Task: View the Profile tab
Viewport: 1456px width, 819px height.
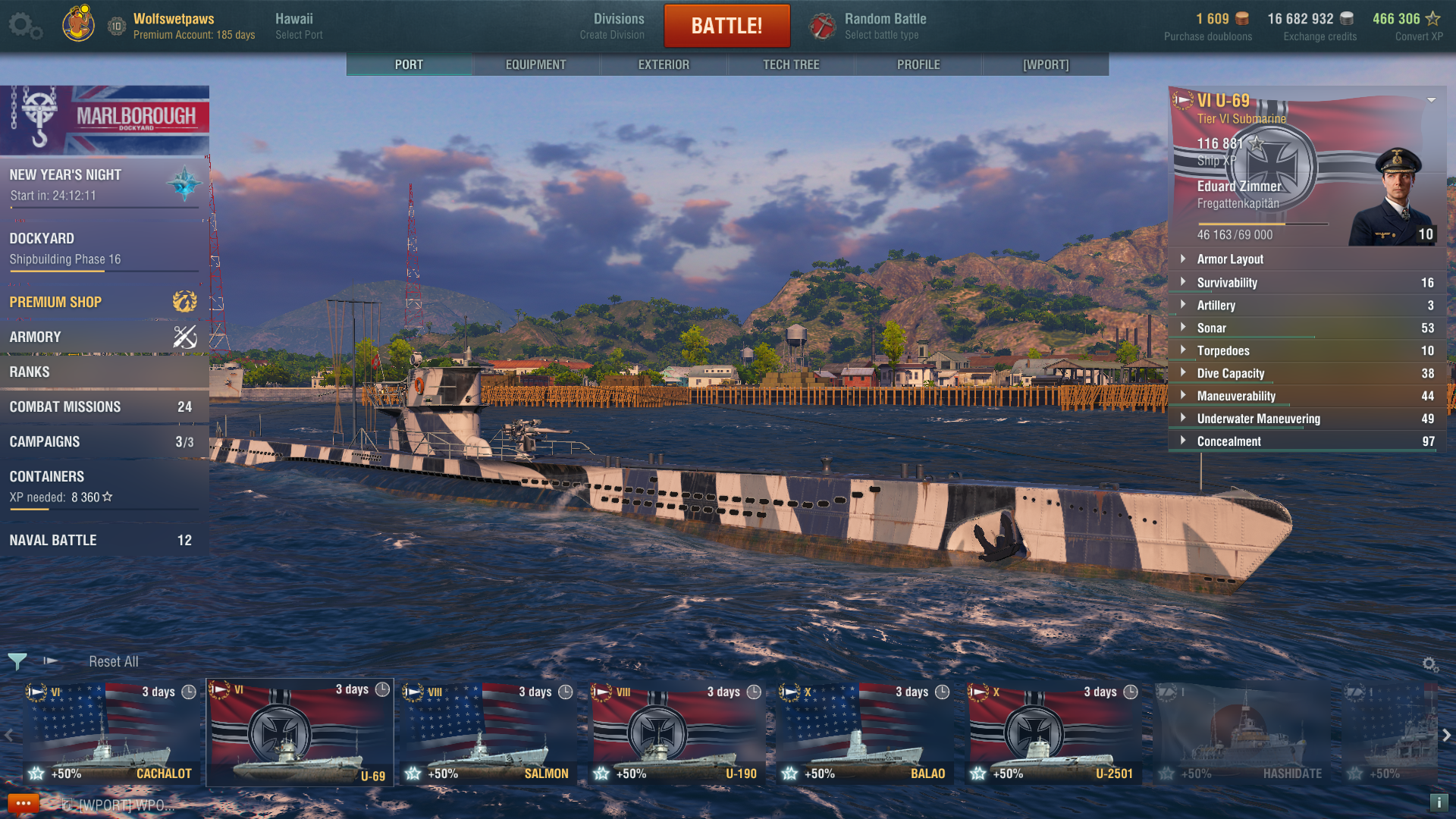Action: click(918, 64)
